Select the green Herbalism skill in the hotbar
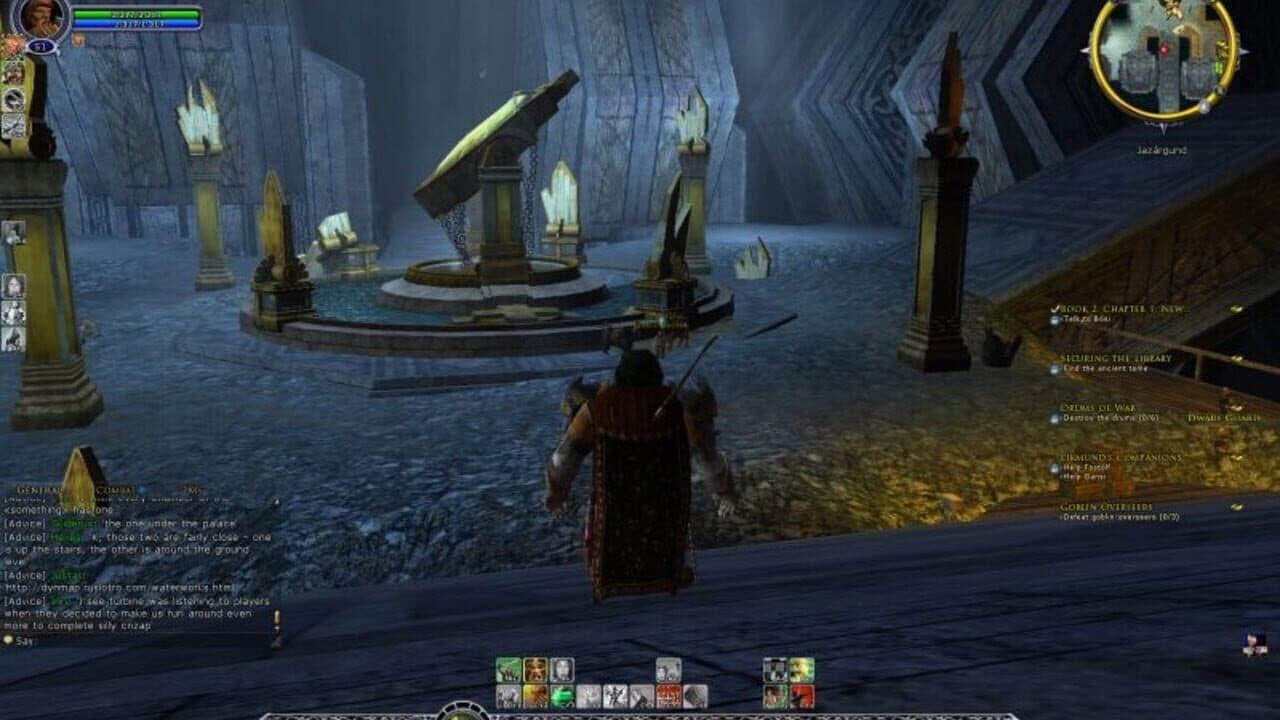The width and height of the screenshot is (1280, 720). 506,668
